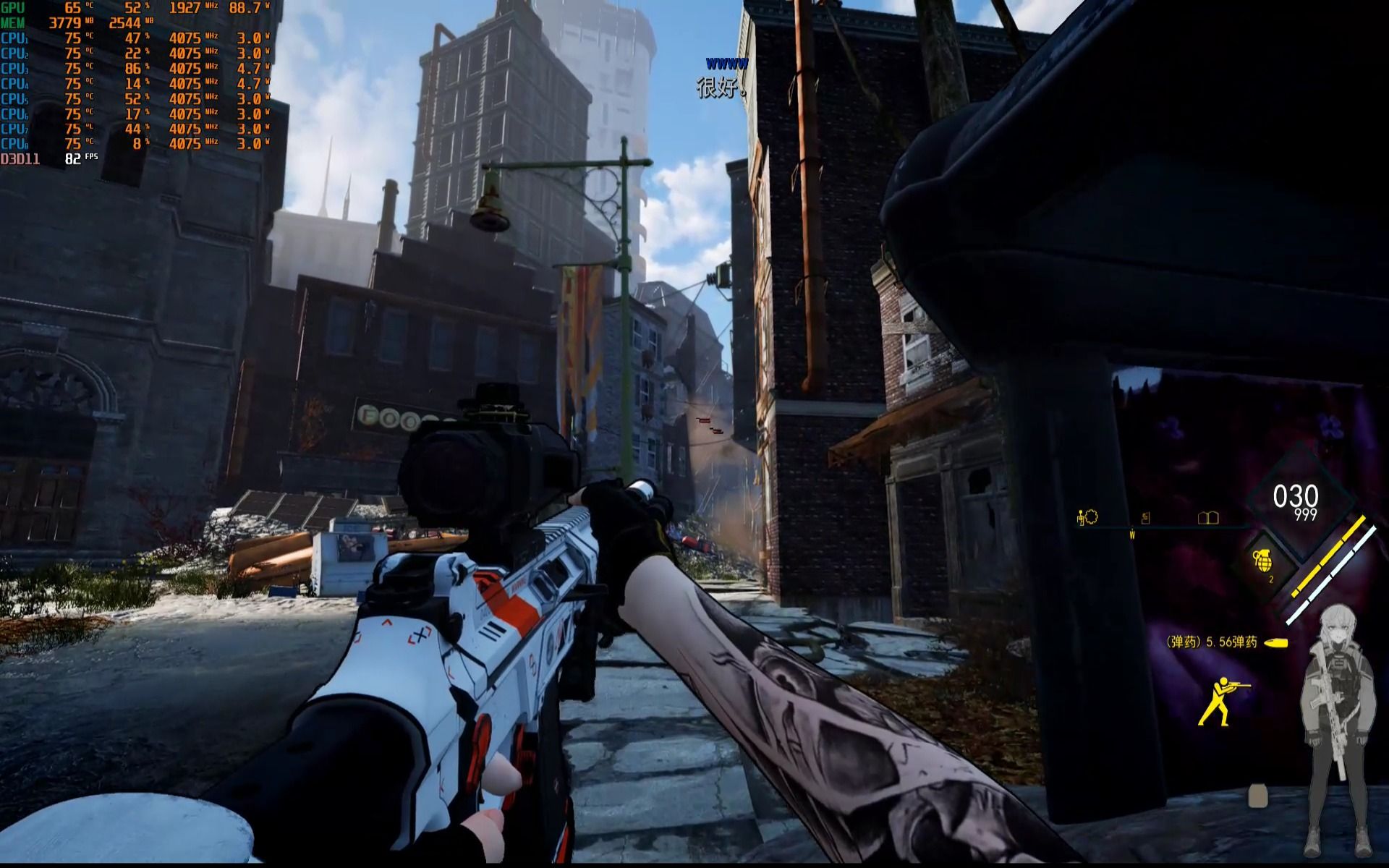
Task: Click the open book compass marker
Action: point(1208,517)
